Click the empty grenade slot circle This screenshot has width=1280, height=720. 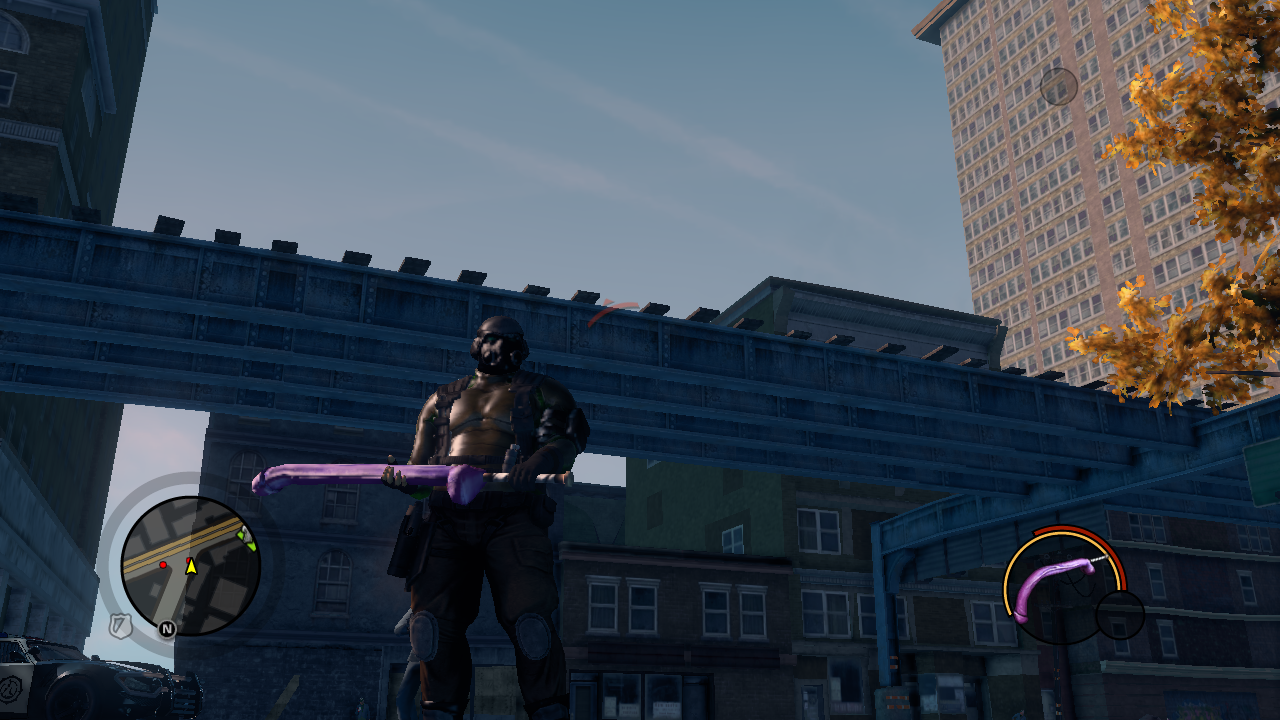pyautogui.click(x=1119, y=615)
